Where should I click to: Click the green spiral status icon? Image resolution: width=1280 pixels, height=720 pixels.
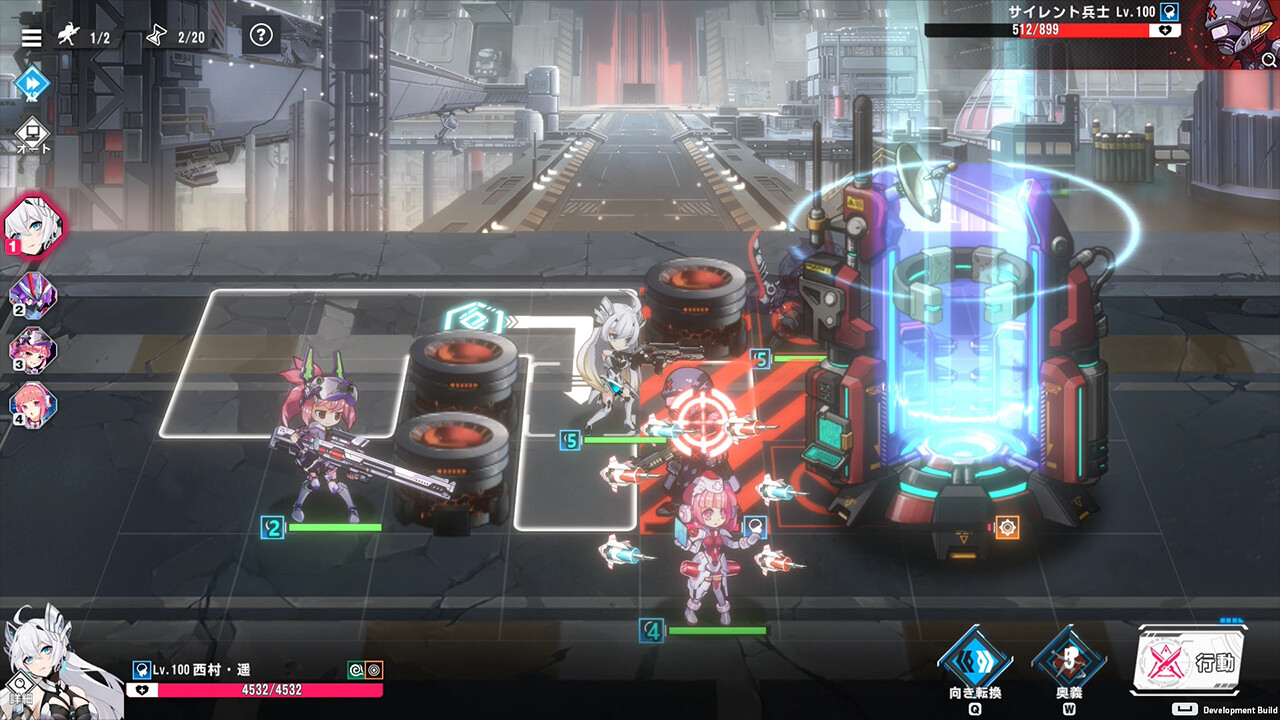click(356, 670)
